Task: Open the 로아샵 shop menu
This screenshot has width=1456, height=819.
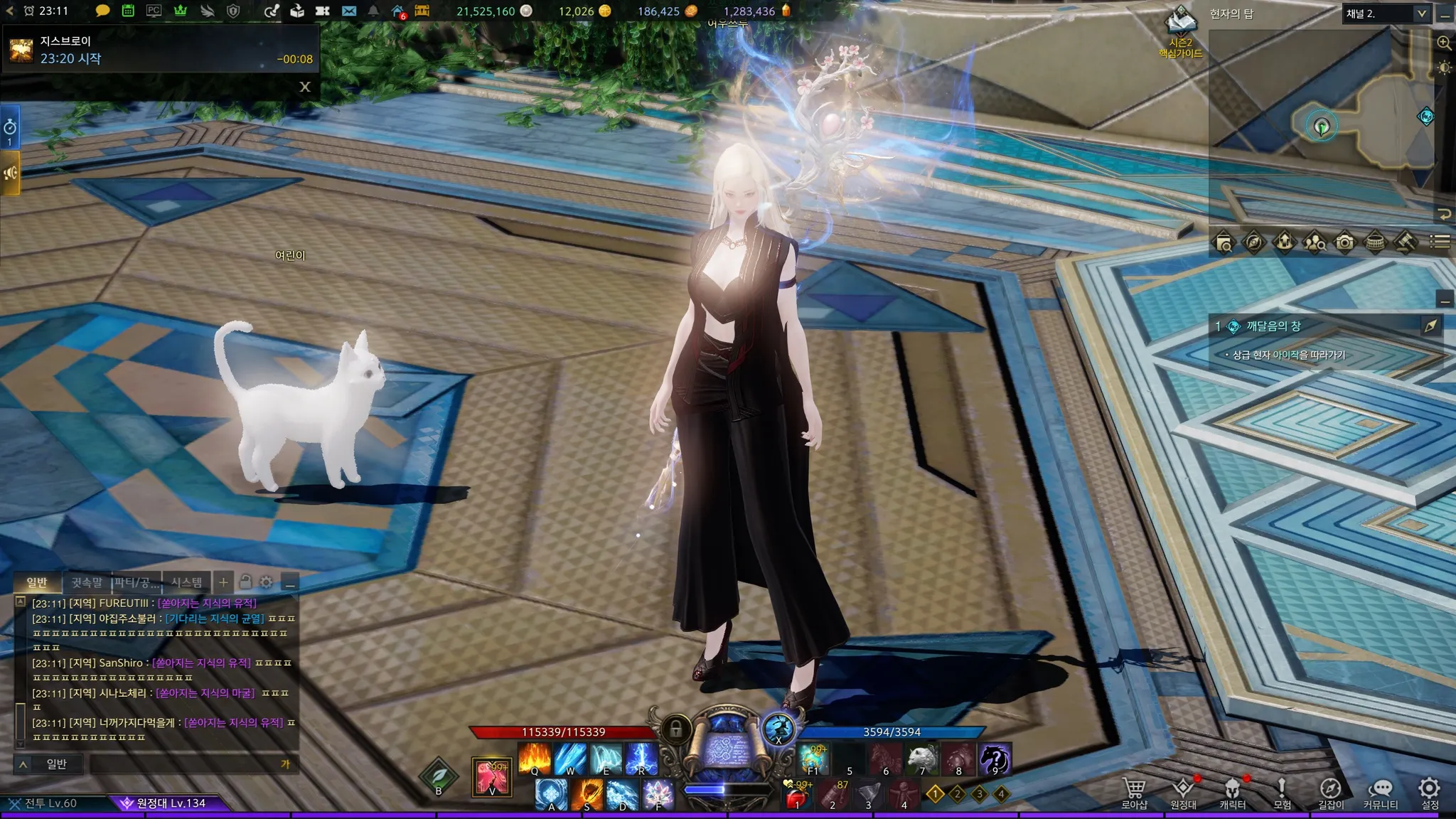Action: tap(1134, 792)
